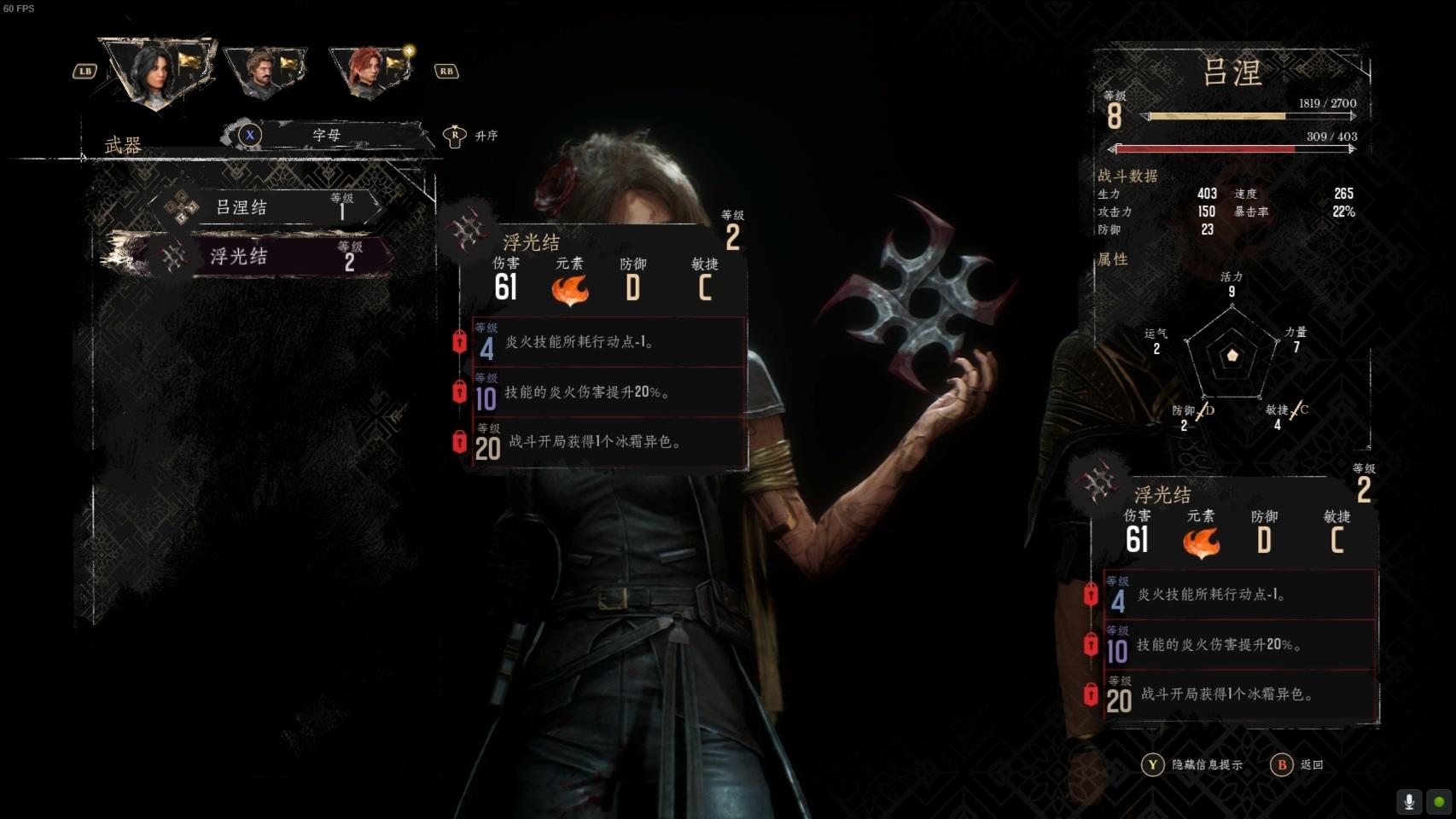Select the 吕涅结 weapon row
Image resolution: width=1456 pixels, height=819 pixels.
coord(265,207)
